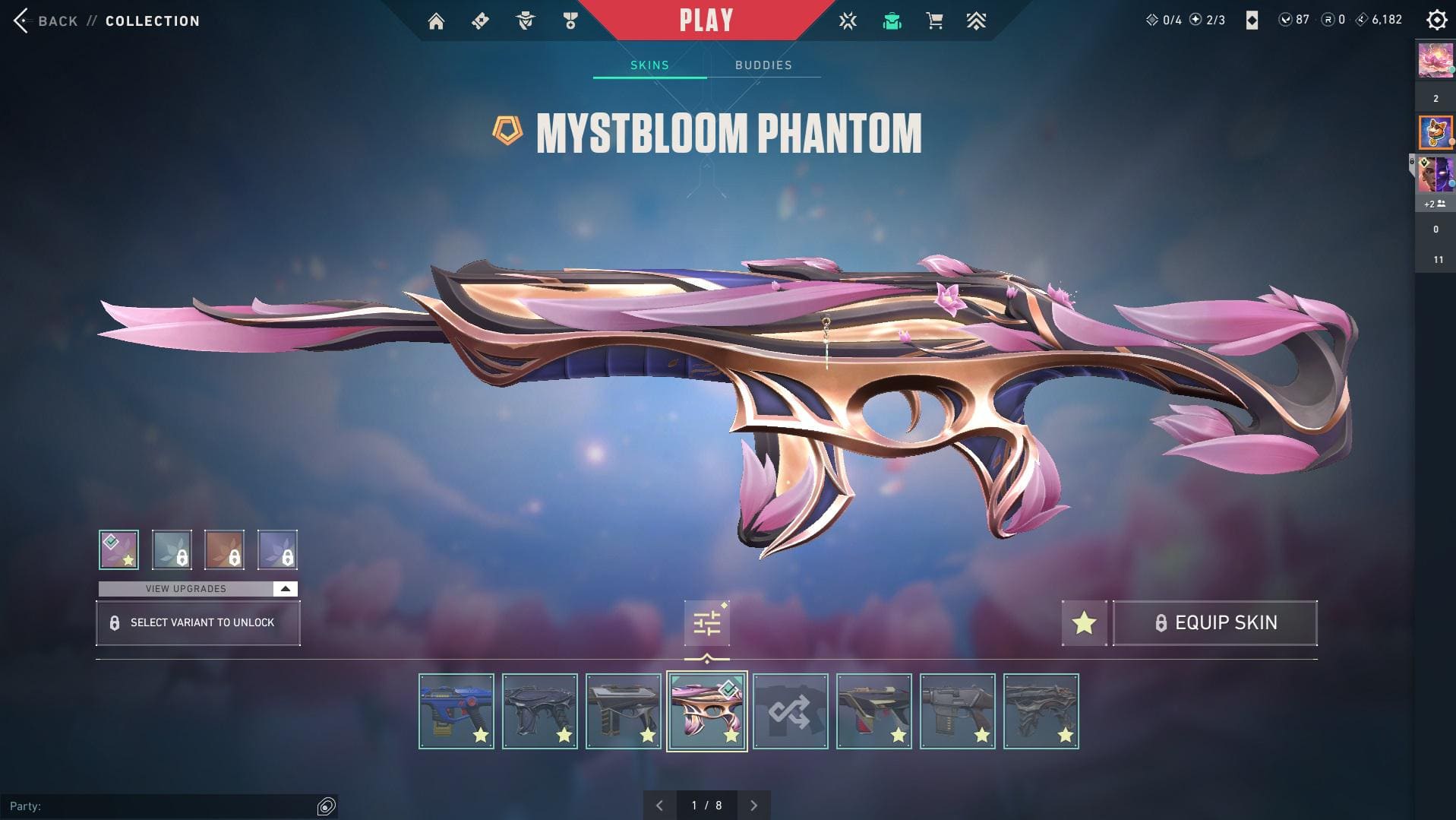Open the corgi friend avatar

[1435, 132]
